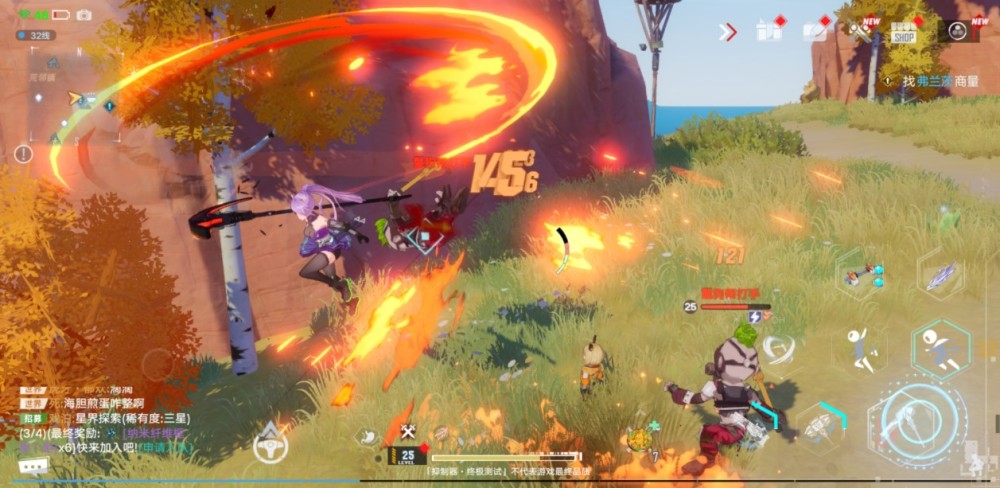Open the gift box rewards icon
The height and width of the screenshot is (488, 1000).
click(768, 31)
